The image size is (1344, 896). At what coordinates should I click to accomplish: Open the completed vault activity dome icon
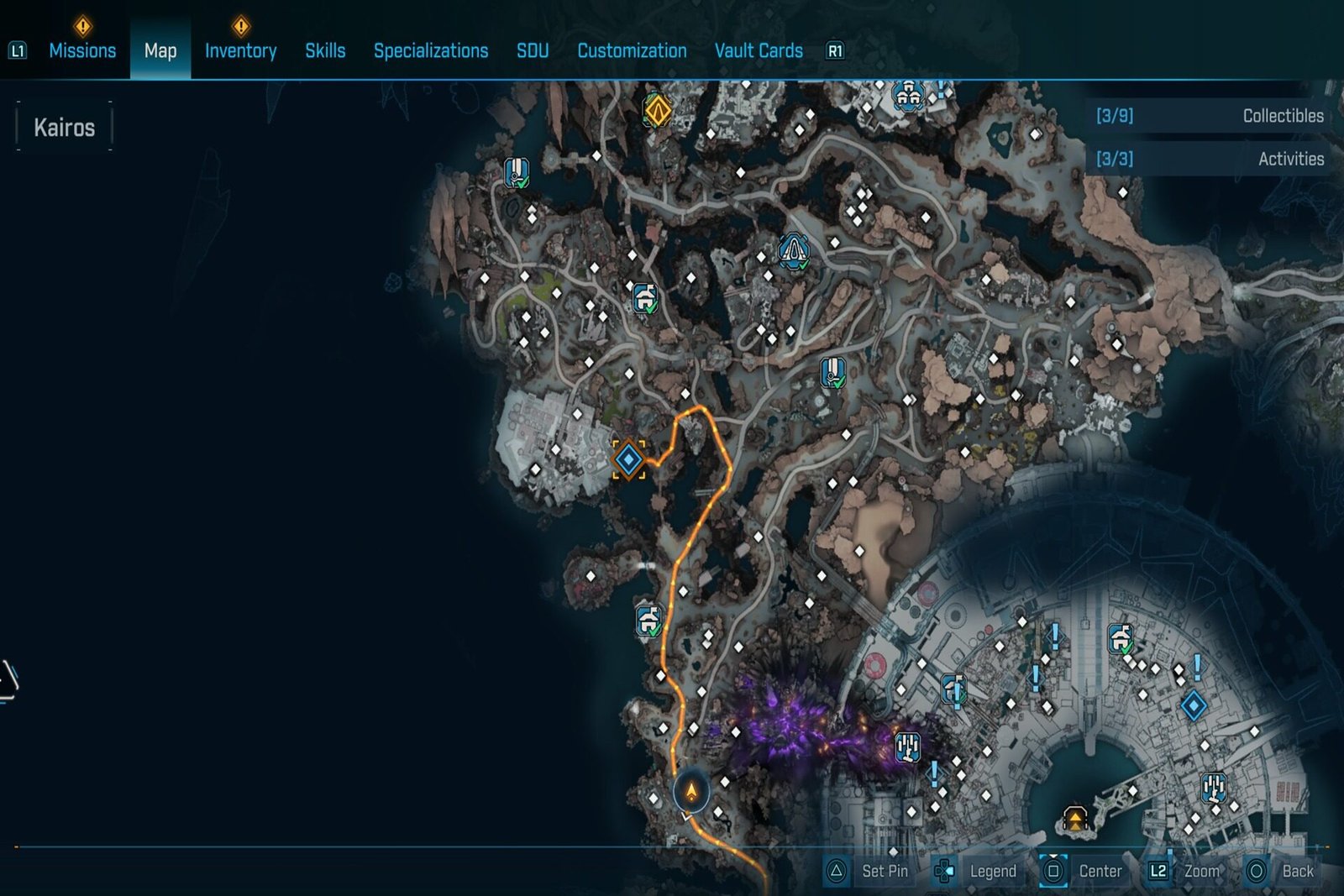pyautogui.click(x=795, y=250)
